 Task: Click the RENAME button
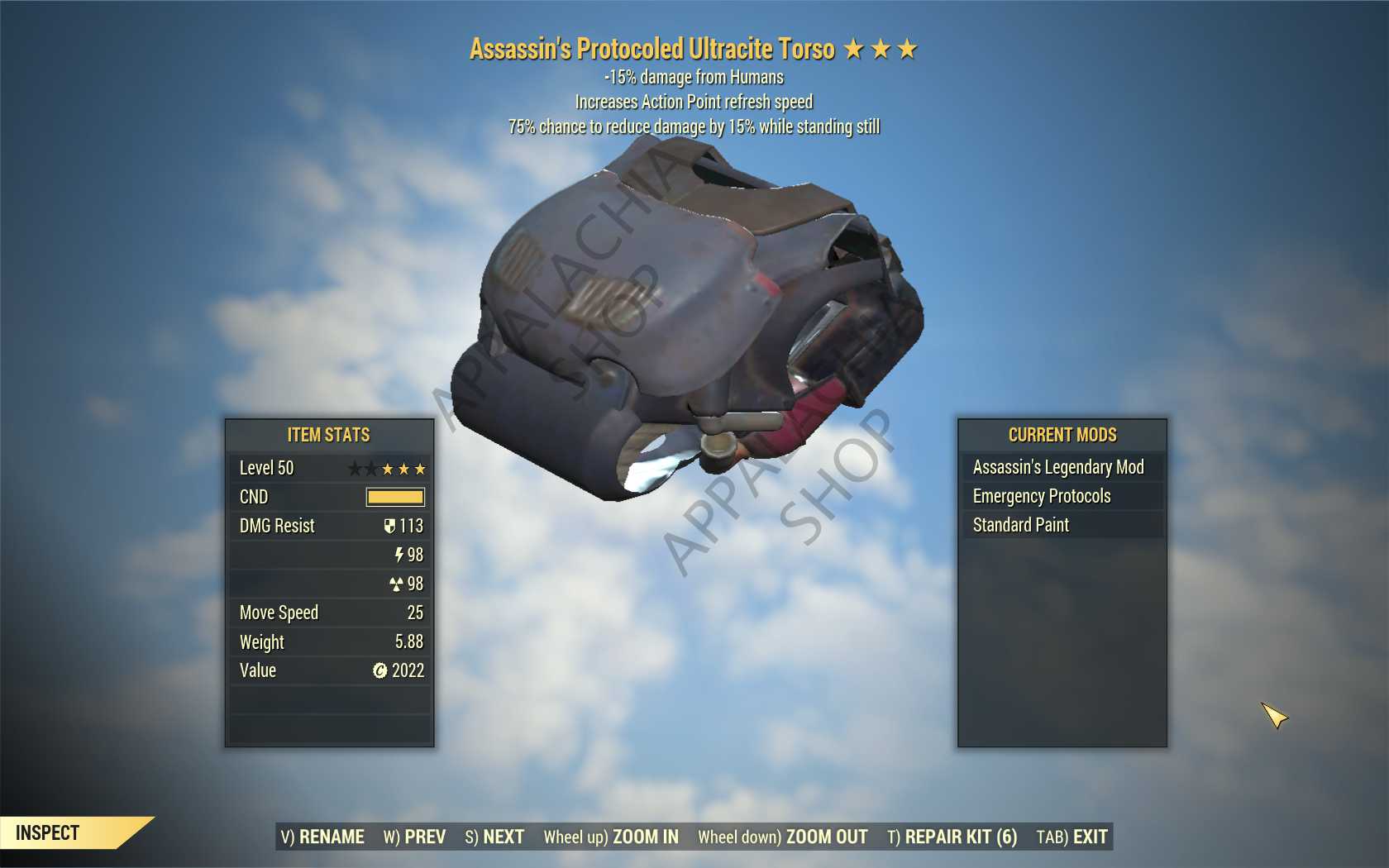pyautogui.click(x=322, y=837)
